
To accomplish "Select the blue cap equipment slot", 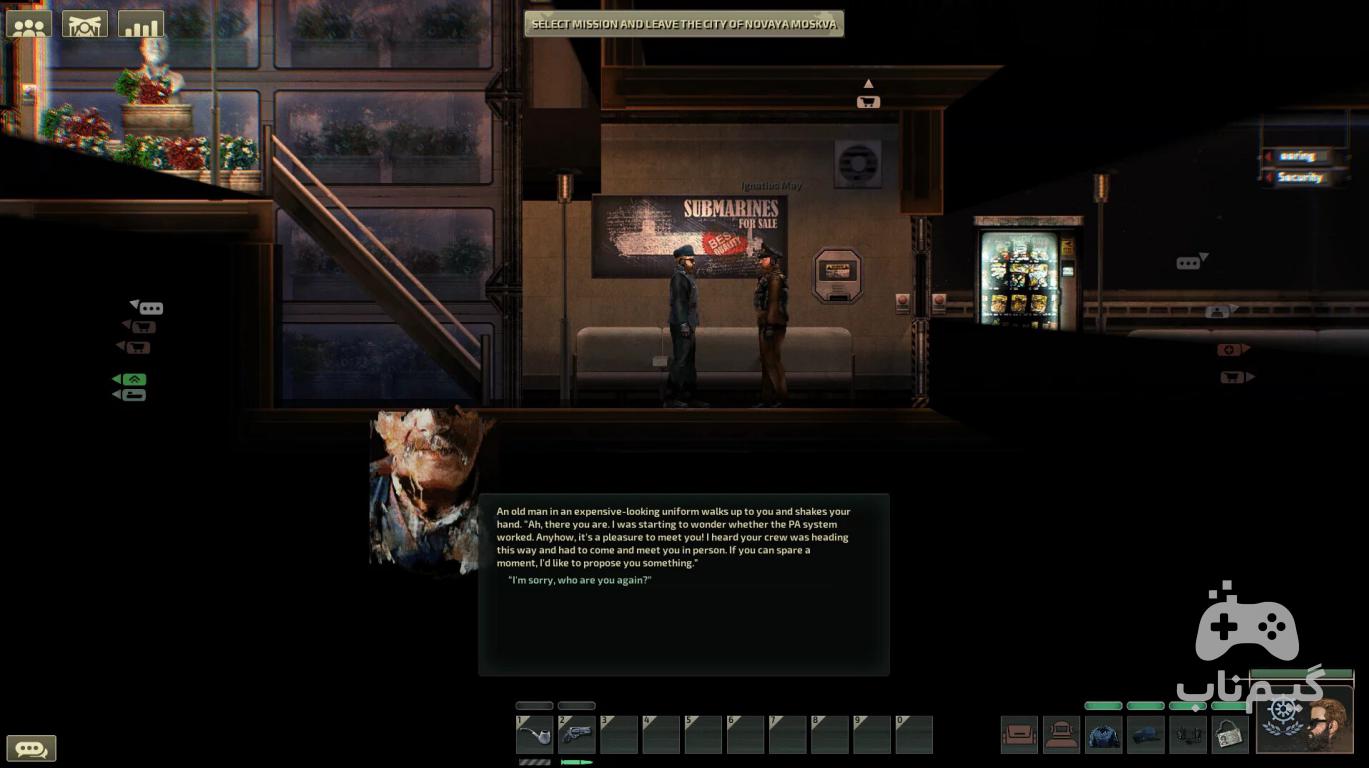I will click(x=1146, y=735).
